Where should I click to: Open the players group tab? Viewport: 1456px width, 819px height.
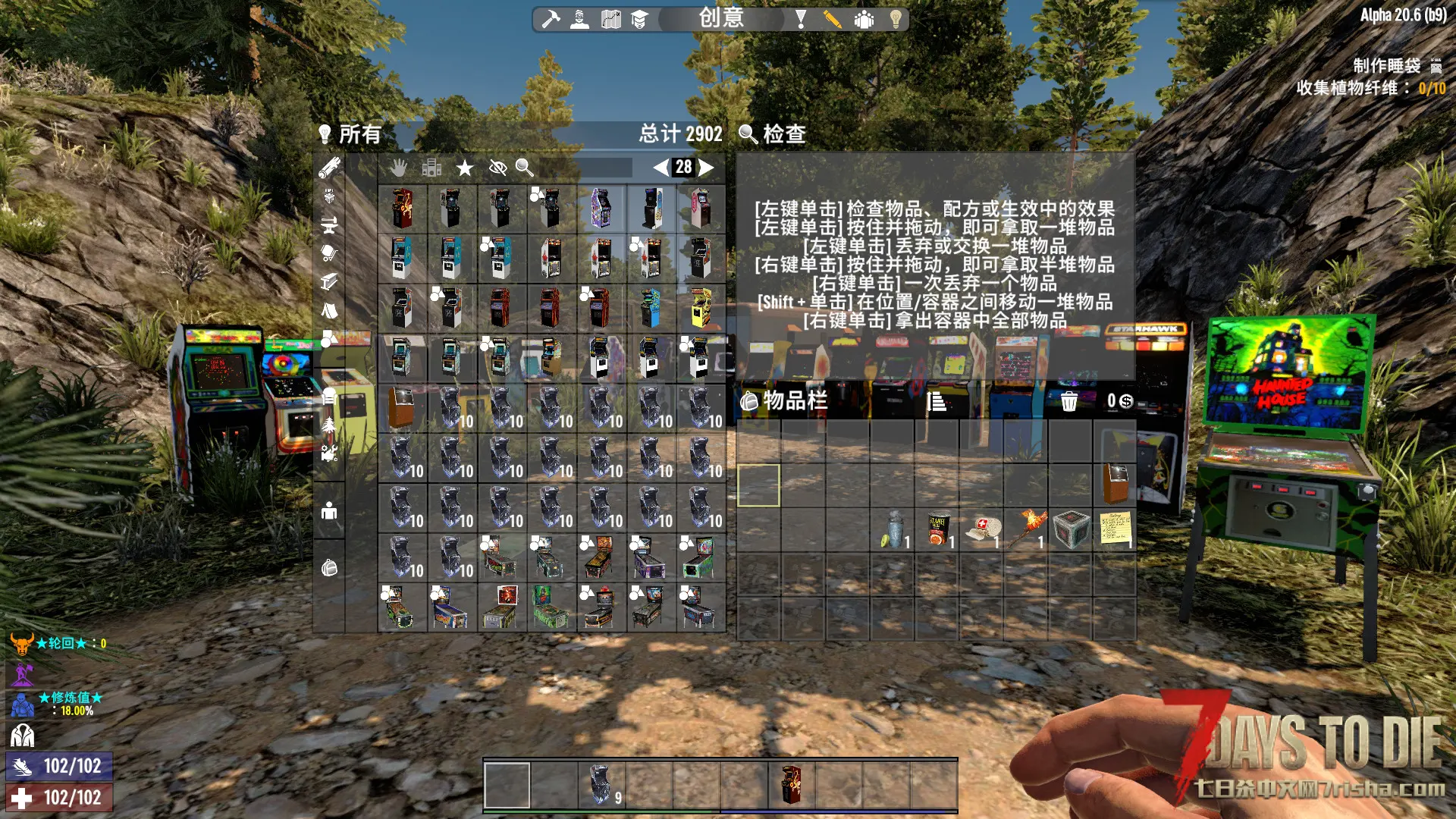864,19
